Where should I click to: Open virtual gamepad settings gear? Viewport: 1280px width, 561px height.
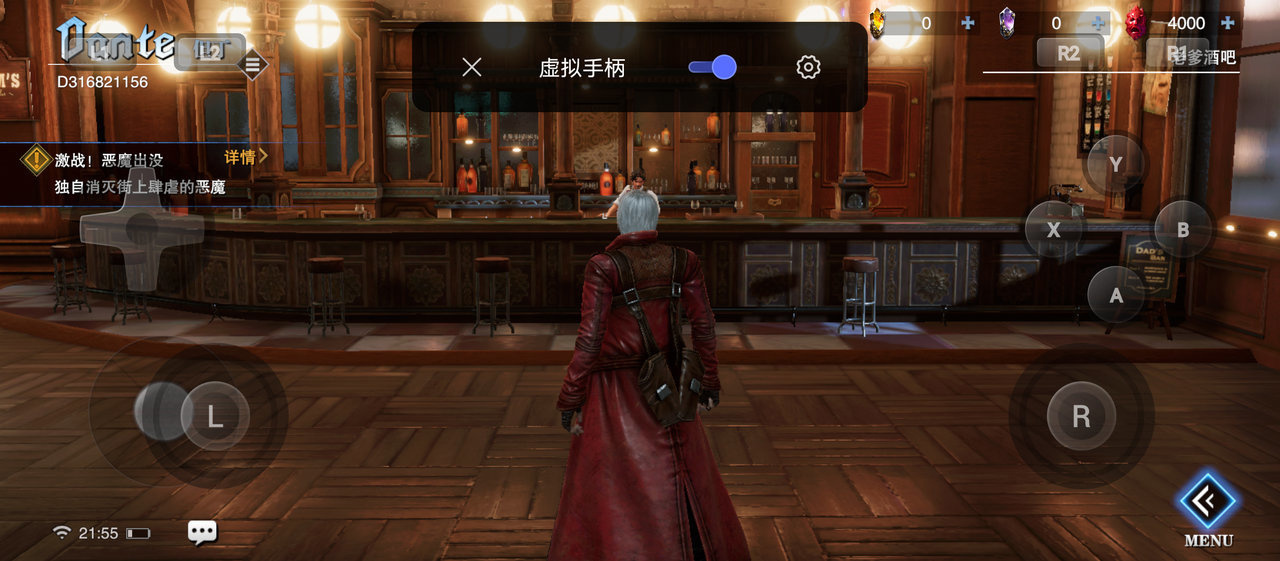[x=808, y=67]
